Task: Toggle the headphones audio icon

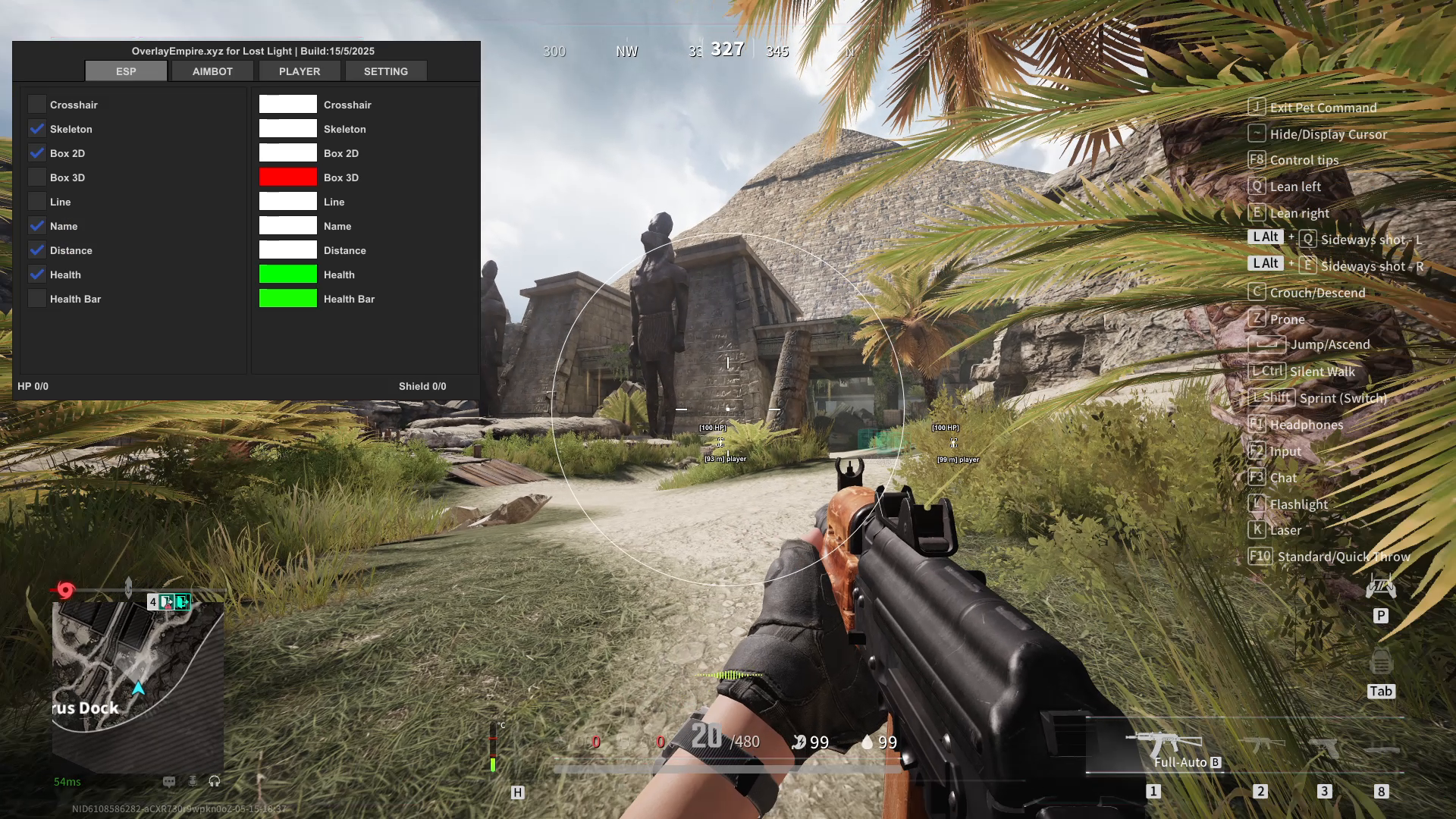Action: point(215,781)
